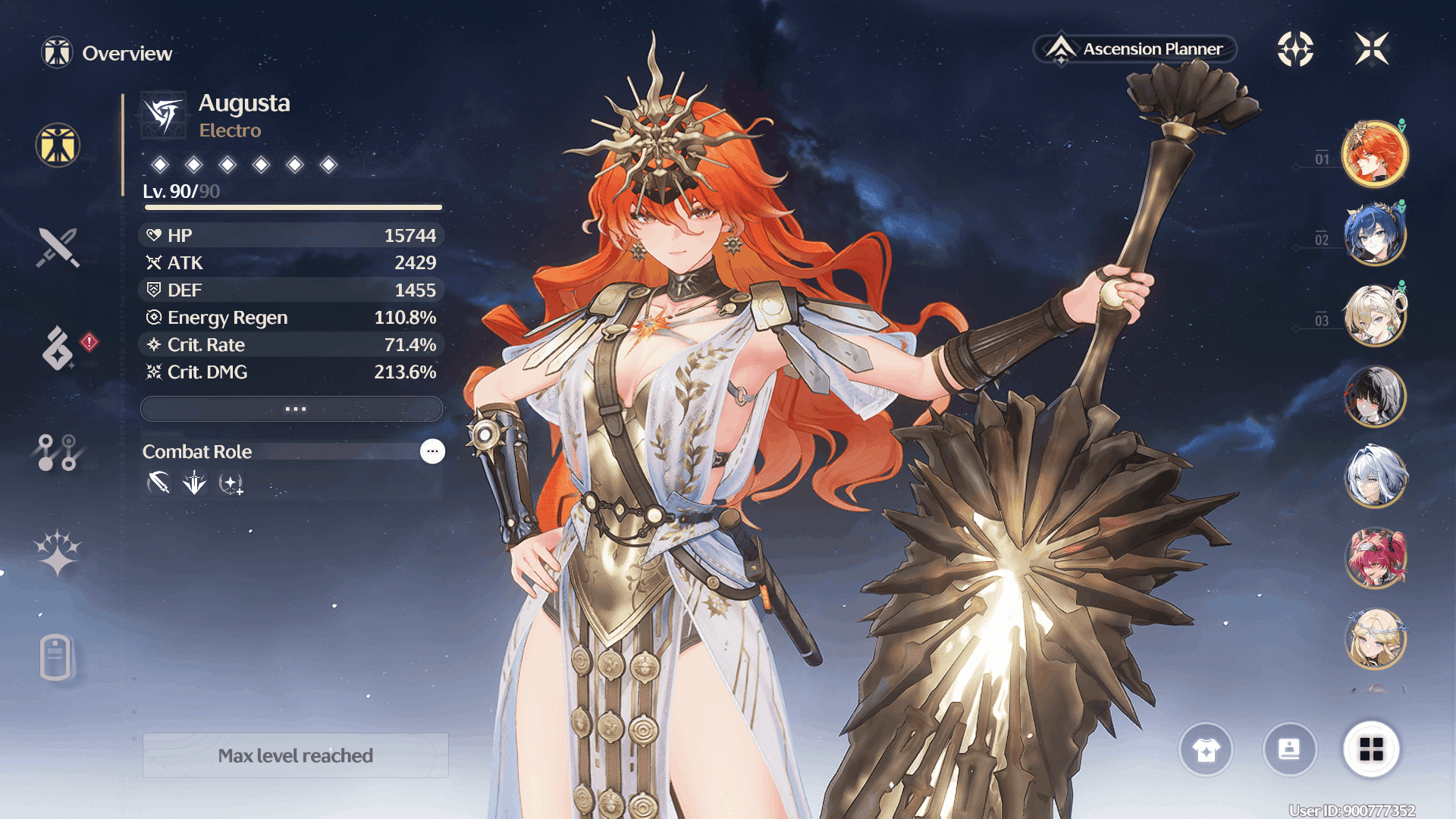Select the Overview tab icon
1456x819 pixels.
click(x=58, y=145)
